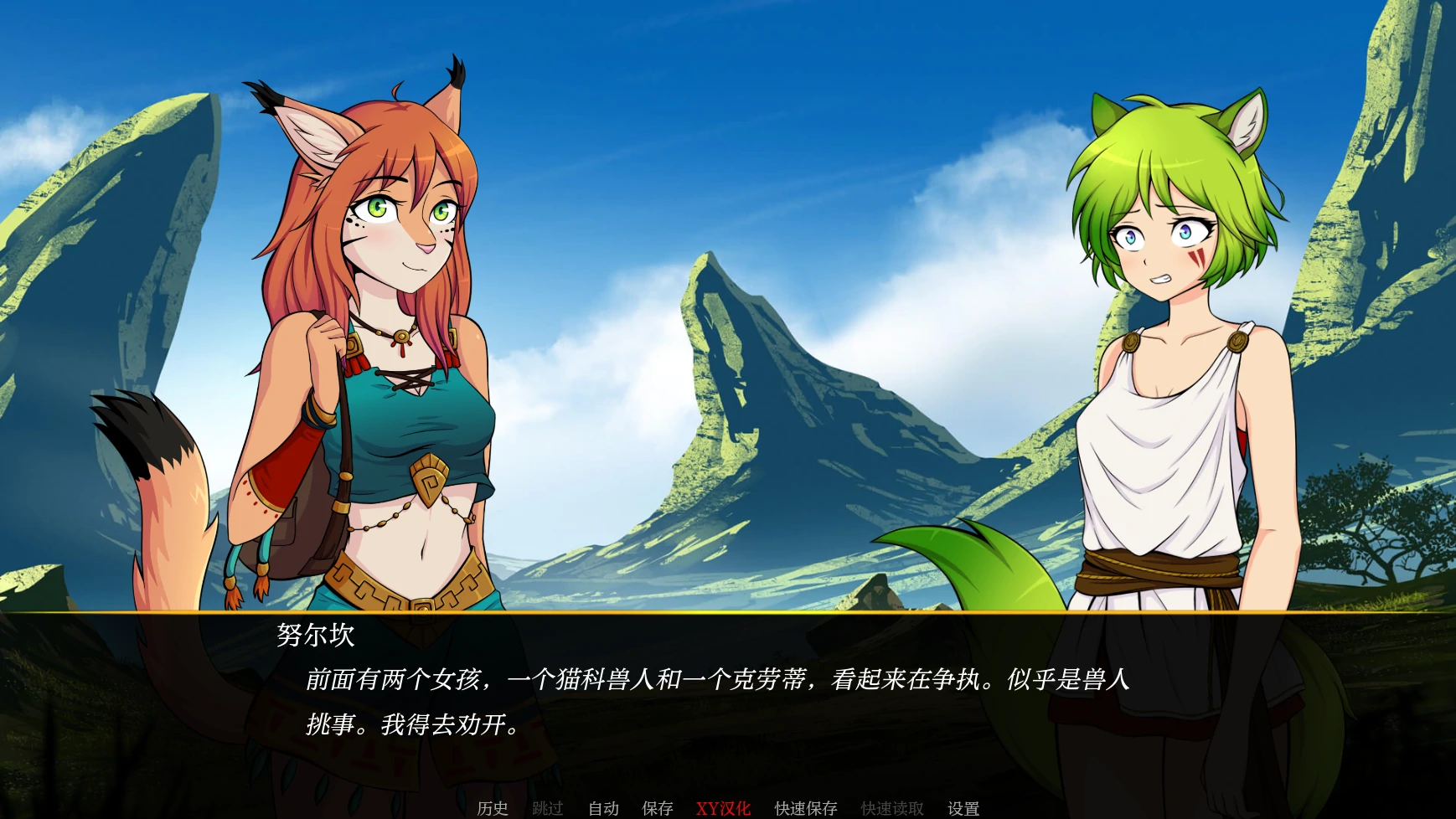
Task: Perform a 快速保存 (Quick Save)
Action: click(x=806, y=808)
